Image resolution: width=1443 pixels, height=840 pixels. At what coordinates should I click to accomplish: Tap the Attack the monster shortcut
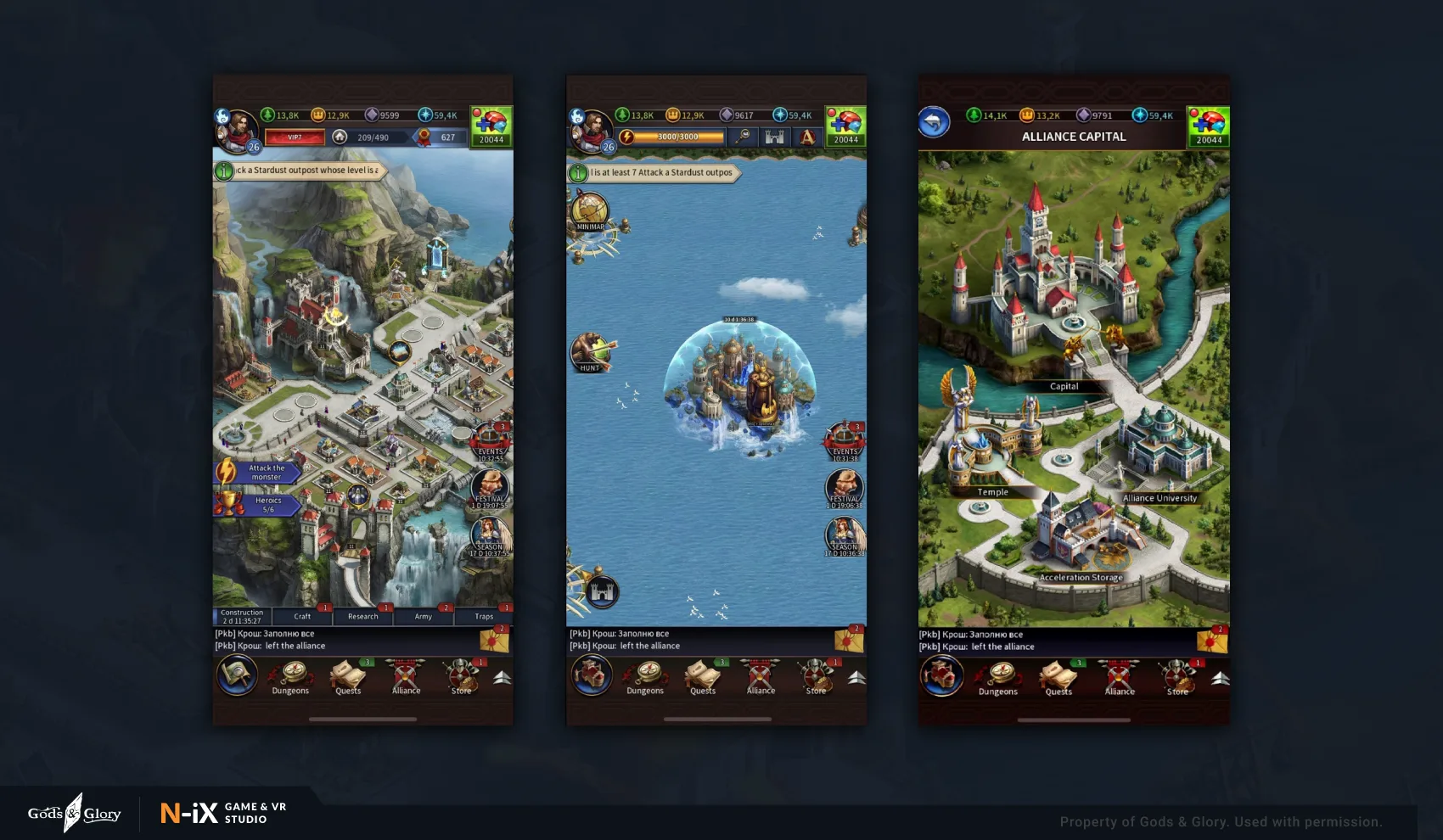coord(257,473)
